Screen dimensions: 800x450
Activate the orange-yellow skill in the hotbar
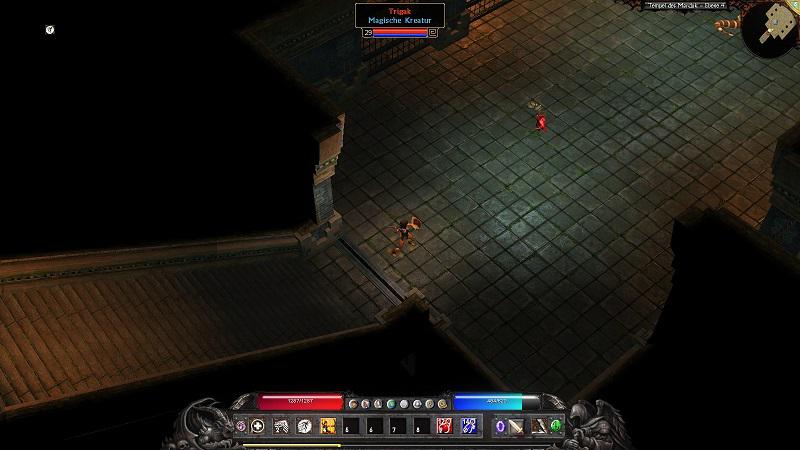(x=327, y=426)
